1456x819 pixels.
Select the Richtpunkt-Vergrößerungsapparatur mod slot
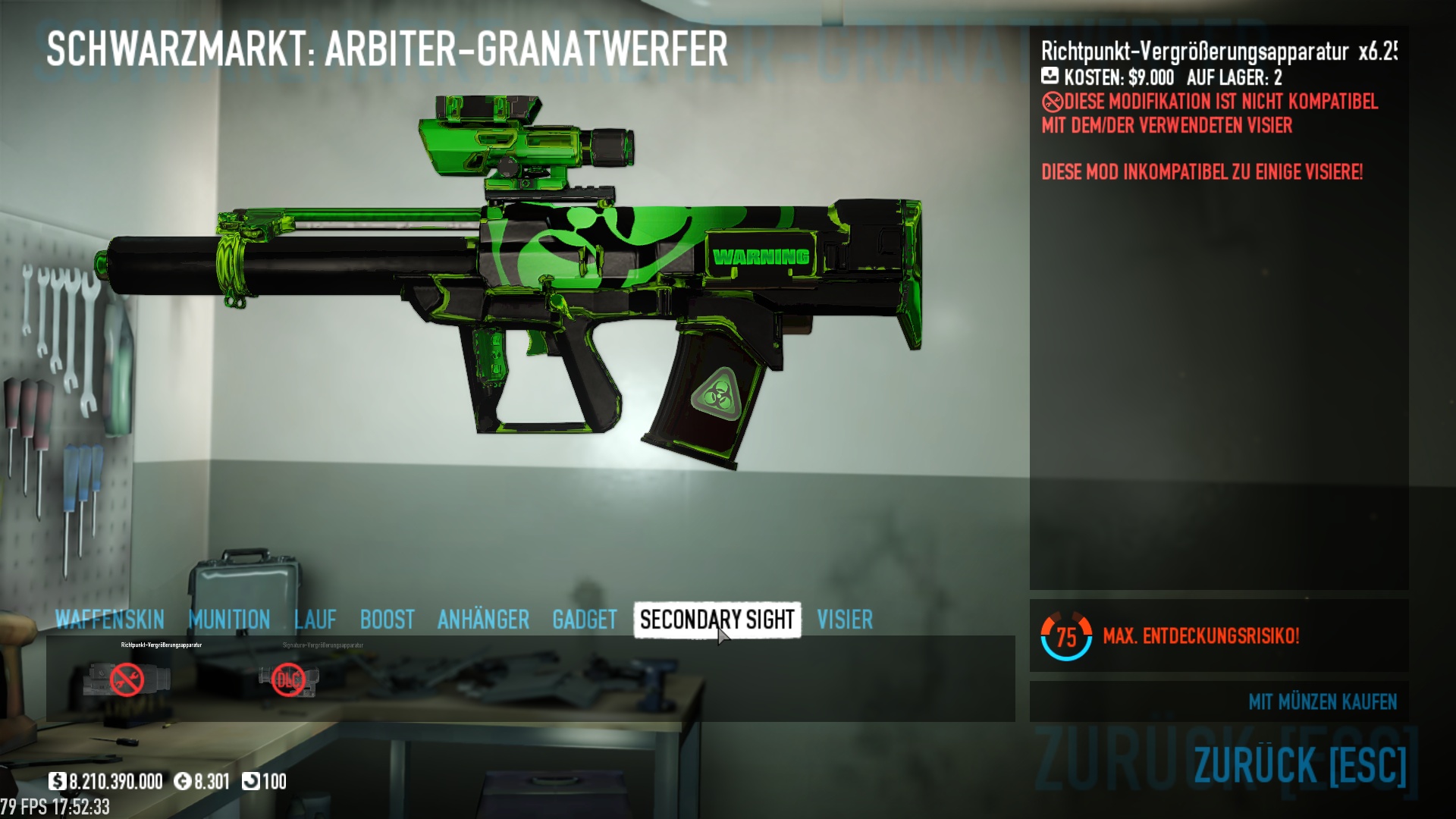tap(127, 679)
